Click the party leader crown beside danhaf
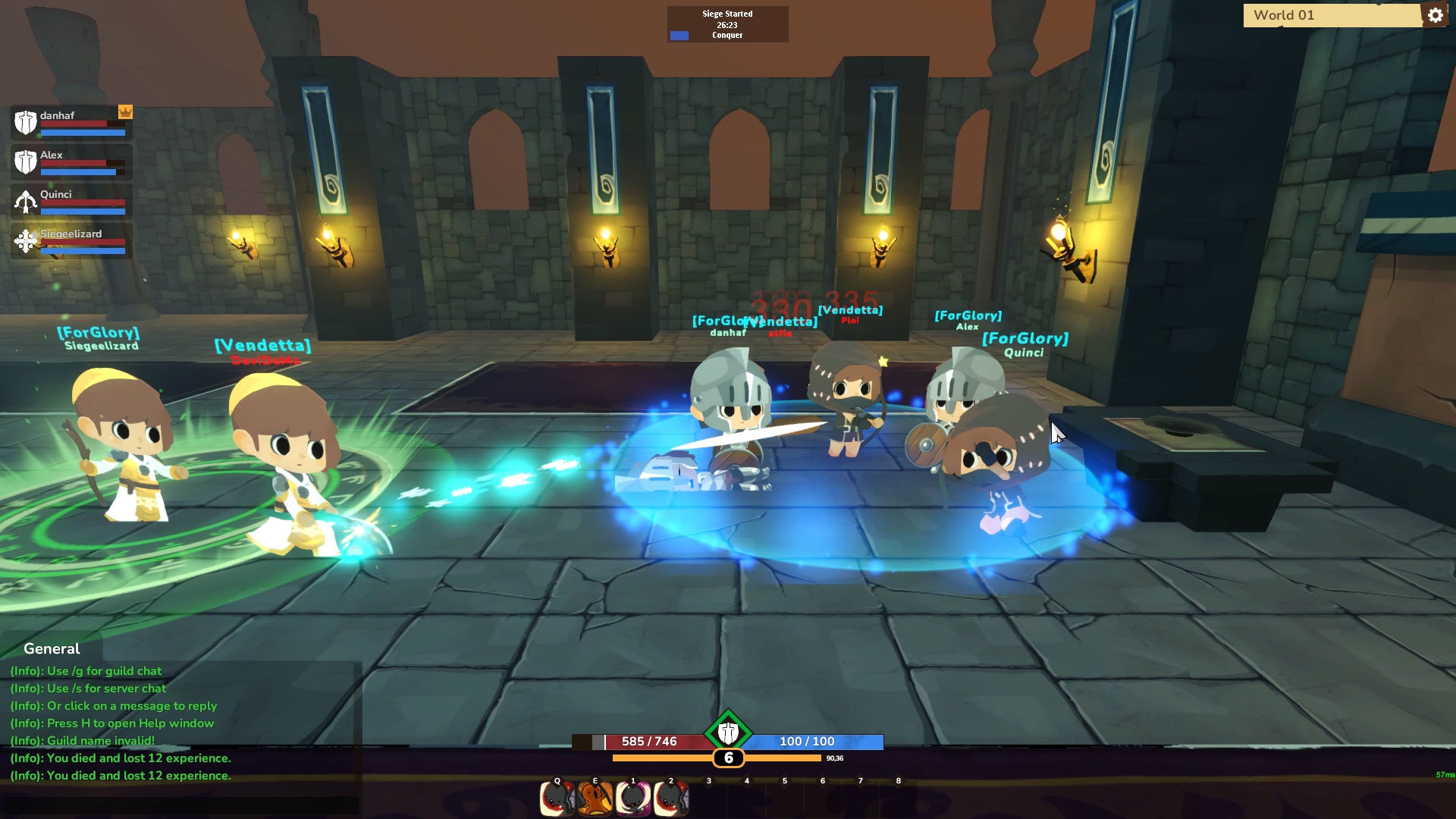Screen dimensions: 1456x819 click(x=125, y=111)
